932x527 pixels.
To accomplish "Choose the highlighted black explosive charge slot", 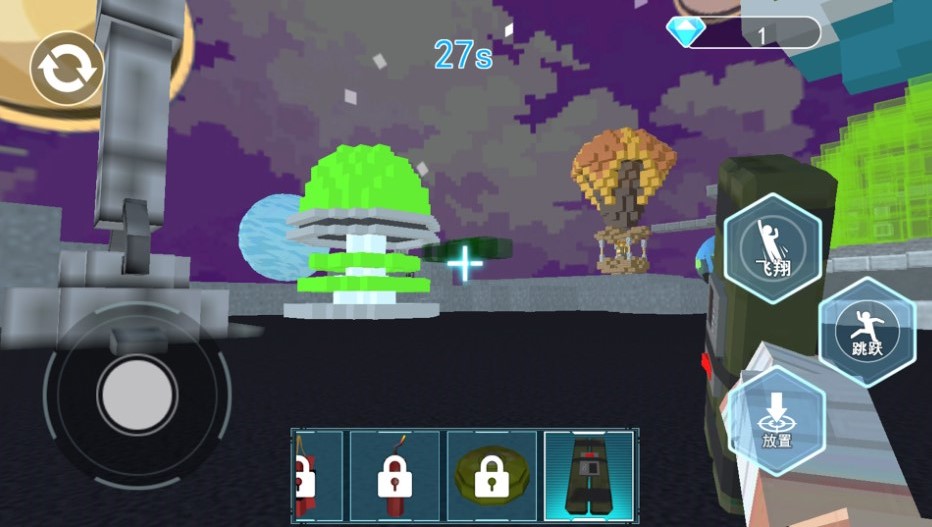I will (x=589, y=476).
